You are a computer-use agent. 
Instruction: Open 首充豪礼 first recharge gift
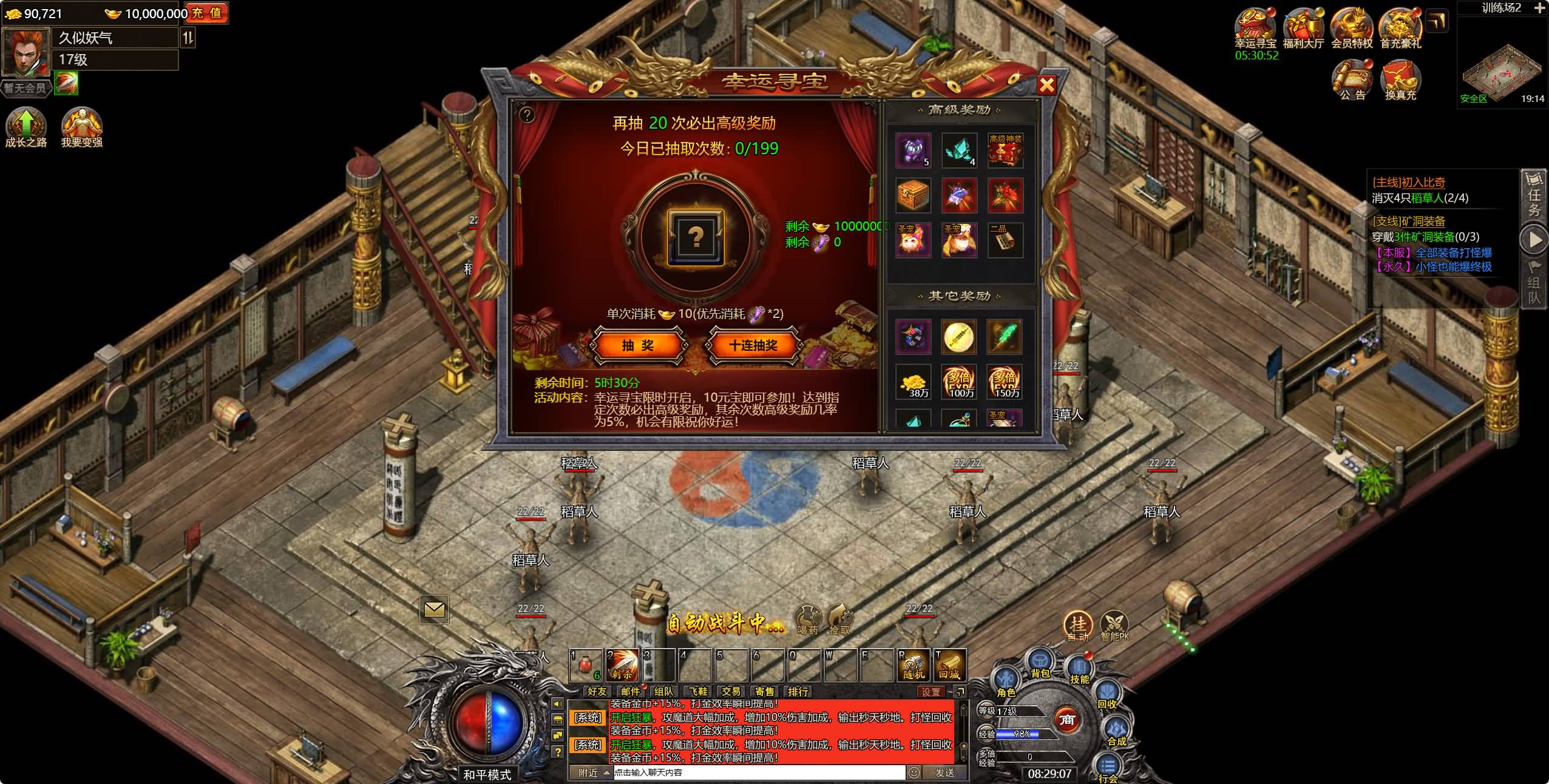pyautogui.click(x=1400, y=28)
